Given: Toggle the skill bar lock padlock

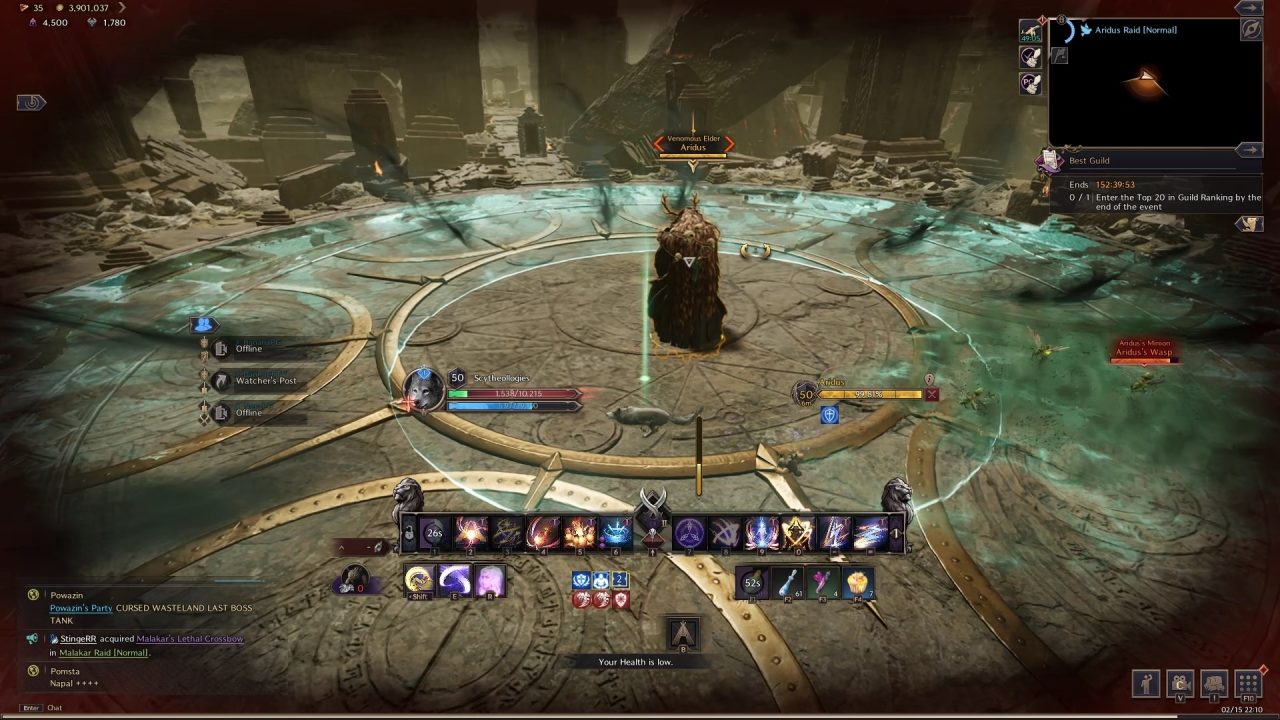Looking at the screenshot, I should [410, 531].
